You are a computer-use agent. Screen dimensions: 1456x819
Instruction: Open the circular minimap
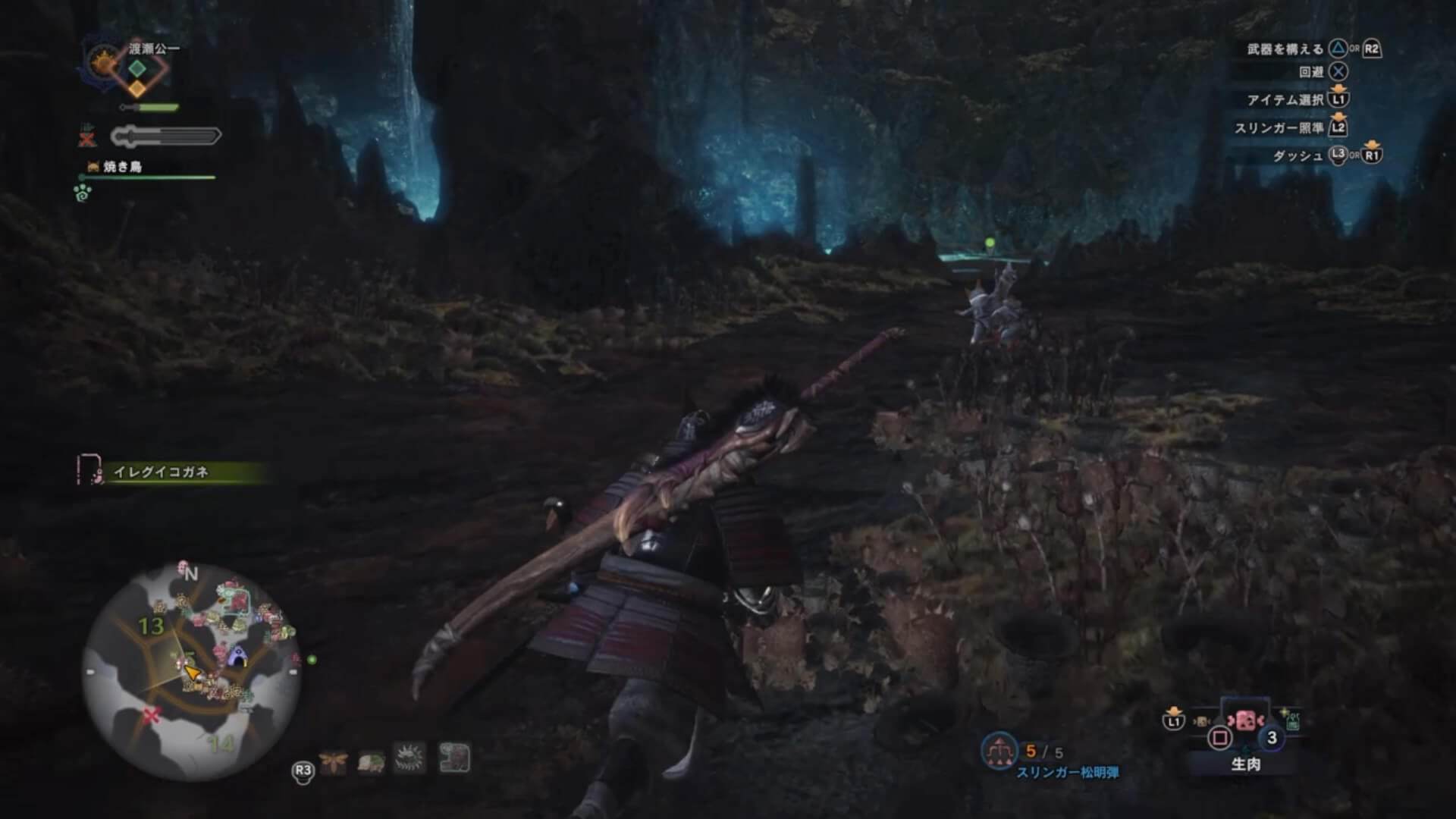click(191, 672)
